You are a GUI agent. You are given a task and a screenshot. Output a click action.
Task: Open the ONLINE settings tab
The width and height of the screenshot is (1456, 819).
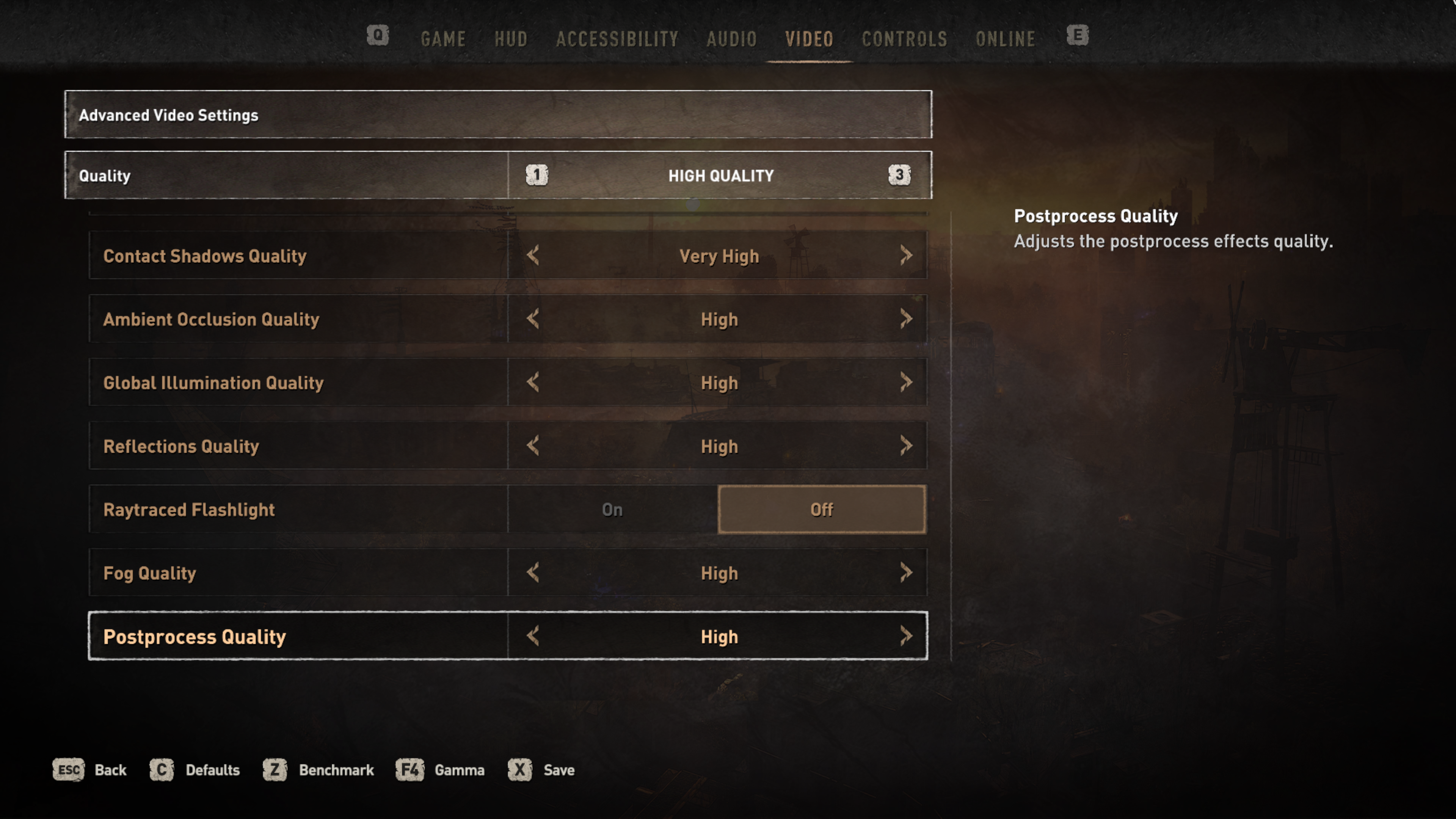click(1006, 39)
